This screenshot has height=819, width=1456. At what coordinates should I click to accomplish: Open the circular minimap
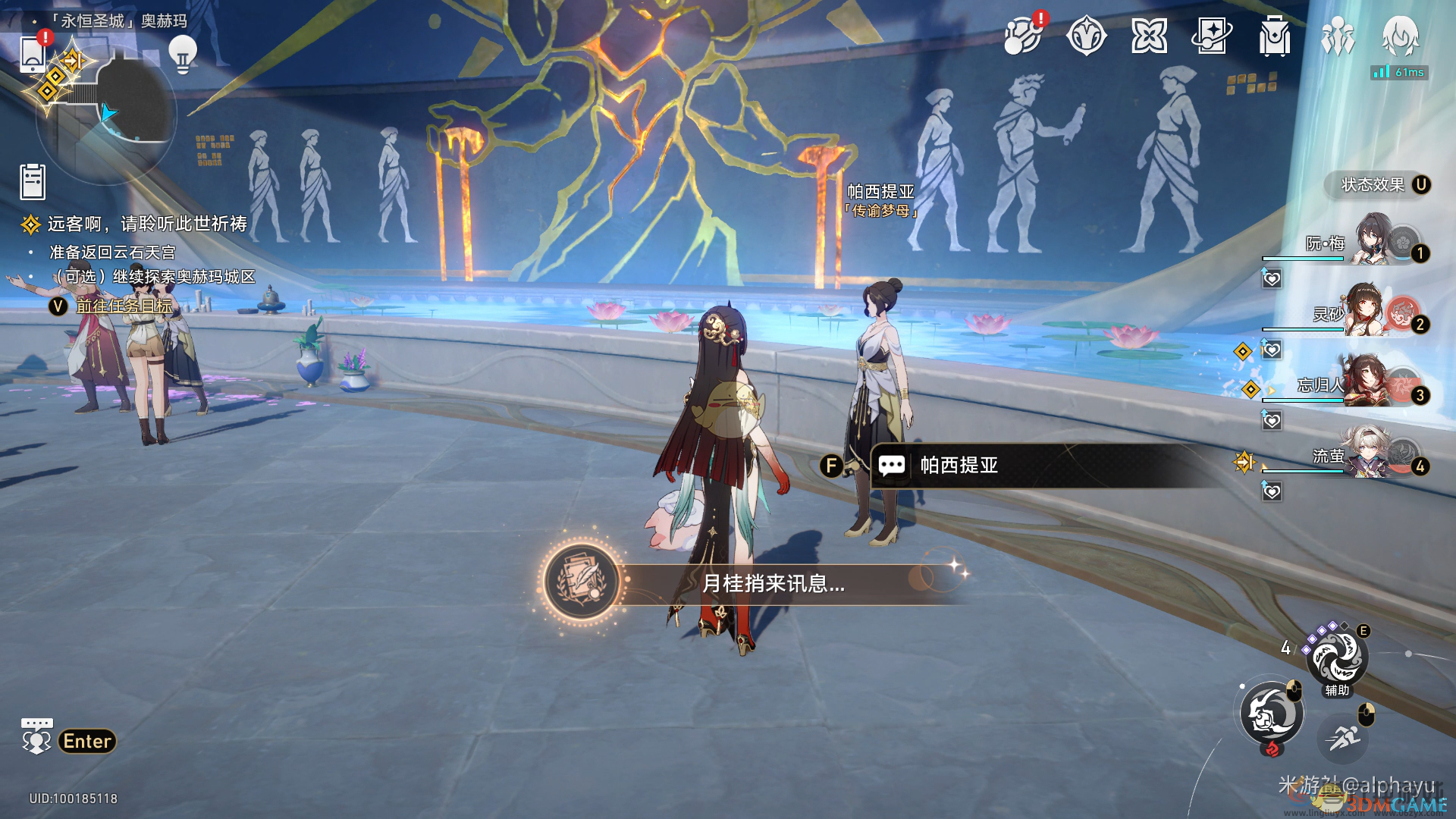tap(114, 114)
